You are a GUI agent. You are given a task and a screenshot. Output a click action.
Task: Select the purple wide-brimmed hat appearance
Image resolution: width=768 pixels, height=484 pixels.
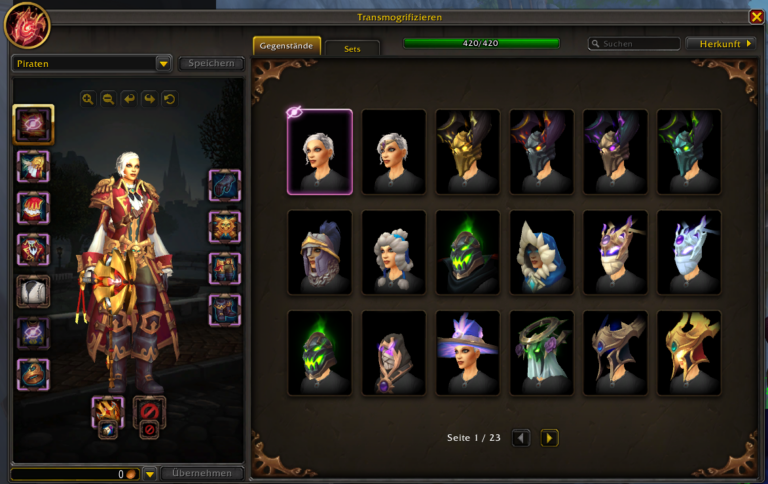(x=468, y=352)
